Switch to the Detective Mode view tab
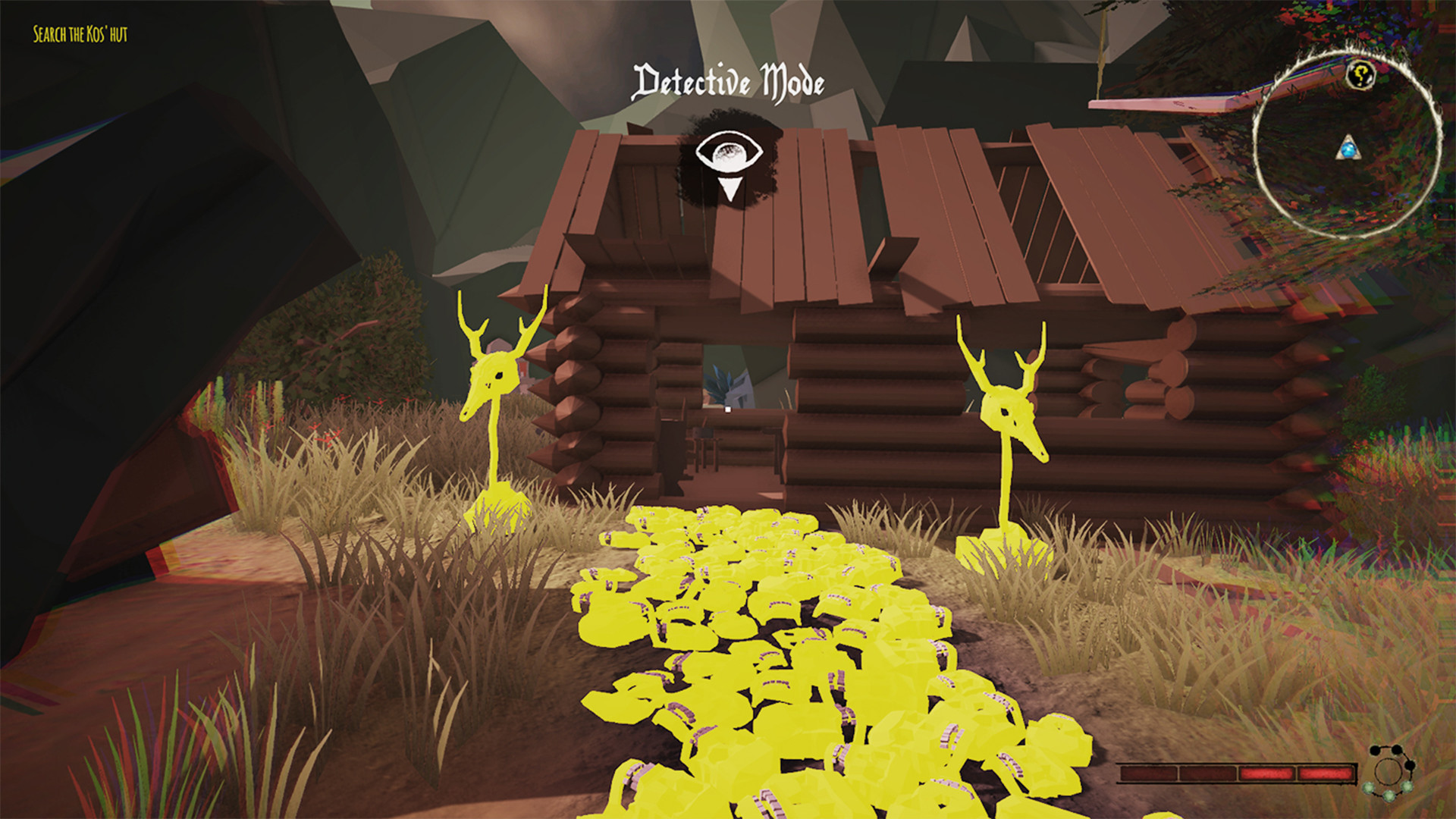Viewport: 1456px width, 819px height. pos(729,81)
